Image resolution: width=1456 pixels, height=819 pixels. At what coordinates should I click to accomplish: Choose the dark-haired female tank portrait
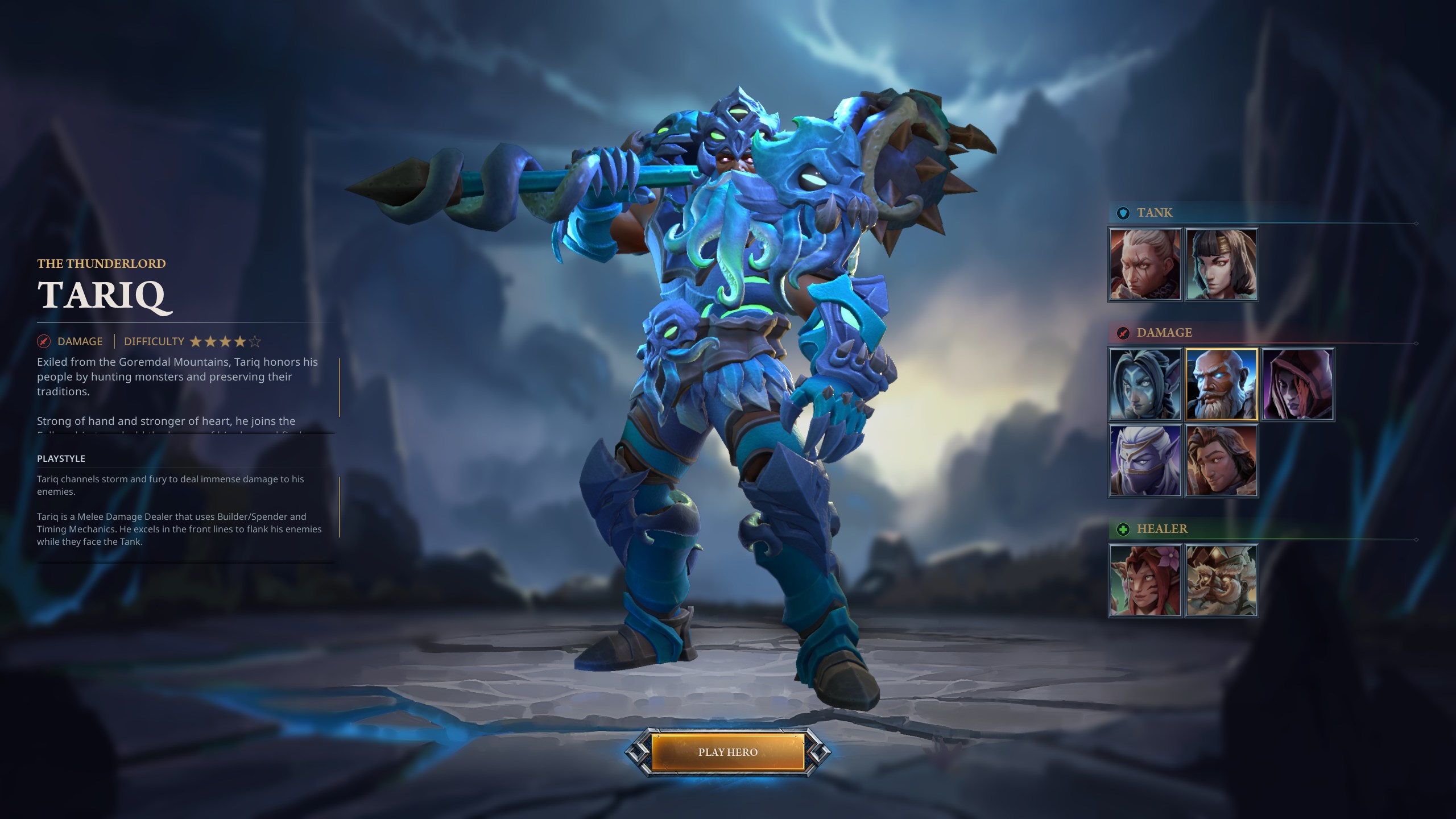pyautogui.click(x=1221, y=264)
